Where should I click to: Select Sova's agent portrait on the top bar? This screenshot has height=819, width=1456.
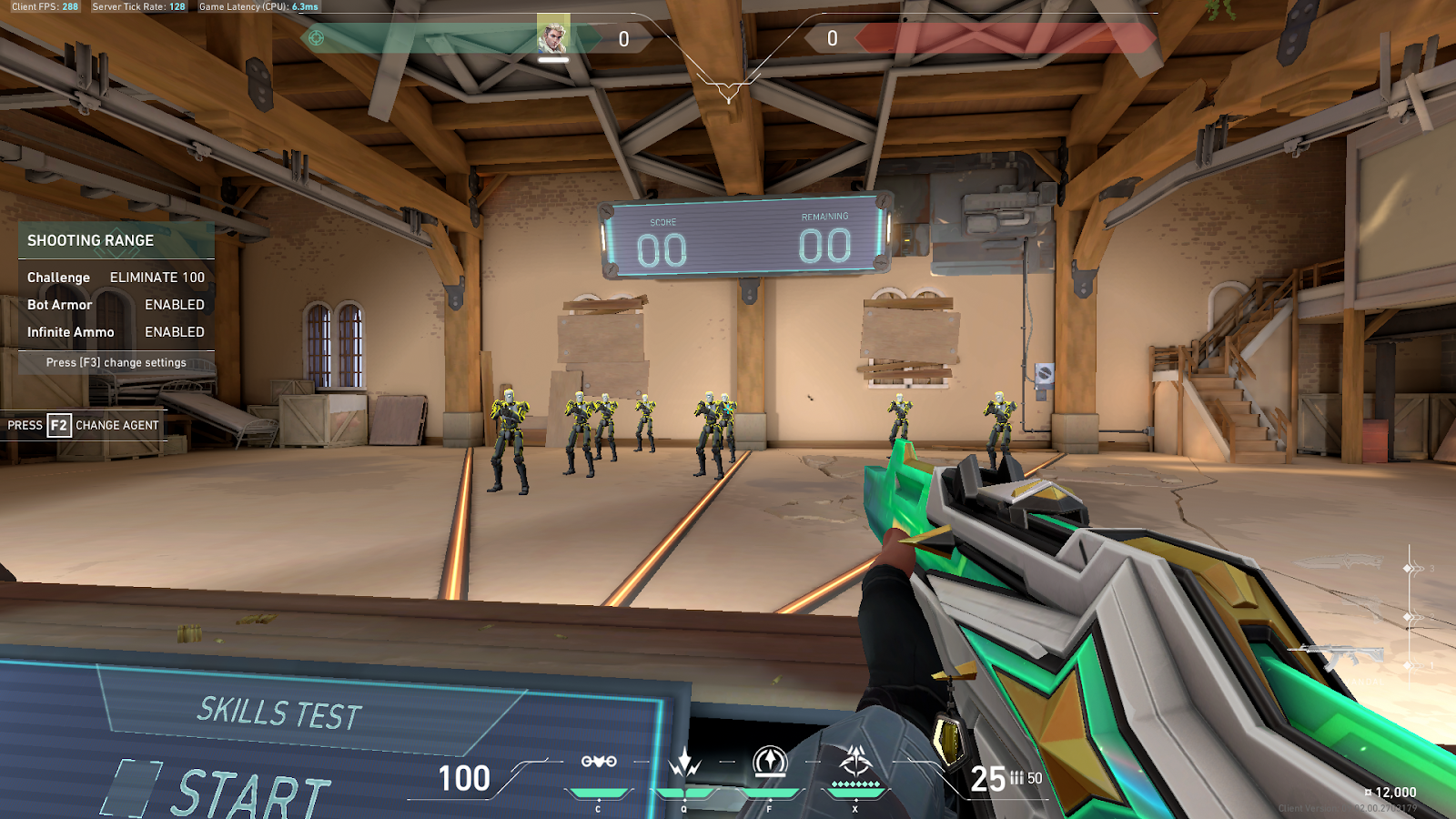552,36
